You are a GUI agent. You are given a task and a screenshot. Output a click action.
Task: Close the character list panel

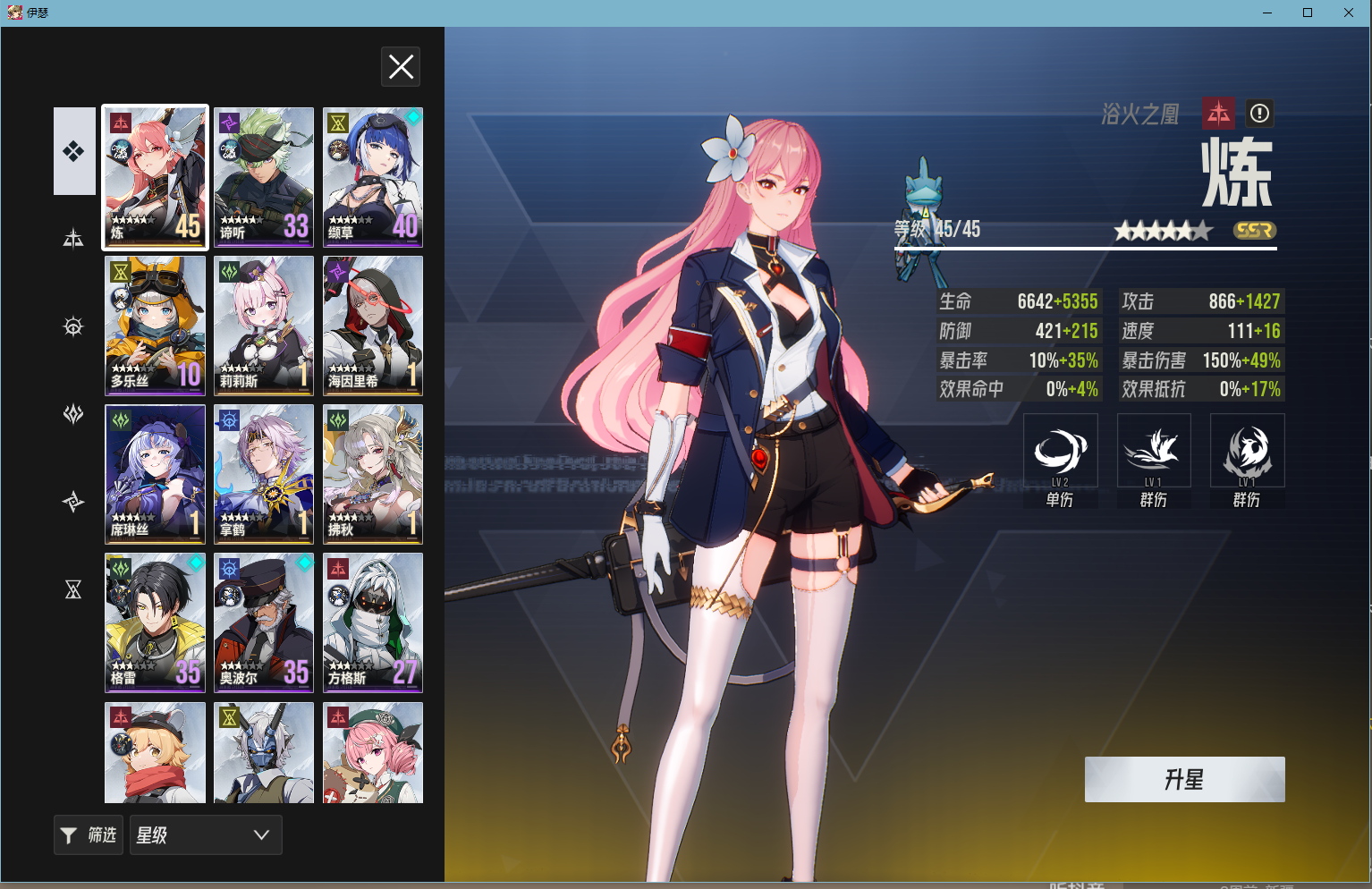point(401,66)
